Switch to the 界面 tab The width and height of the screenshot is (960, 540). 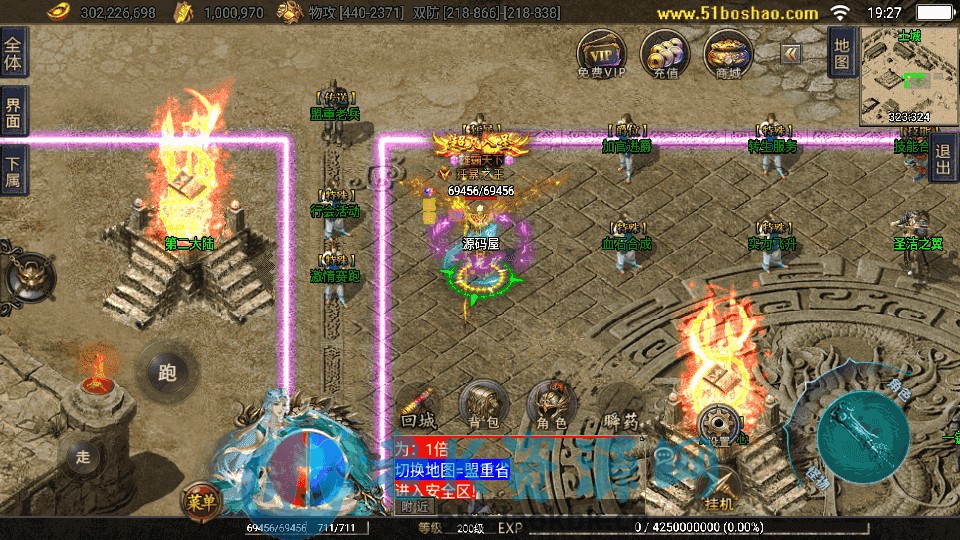(13, 112)
